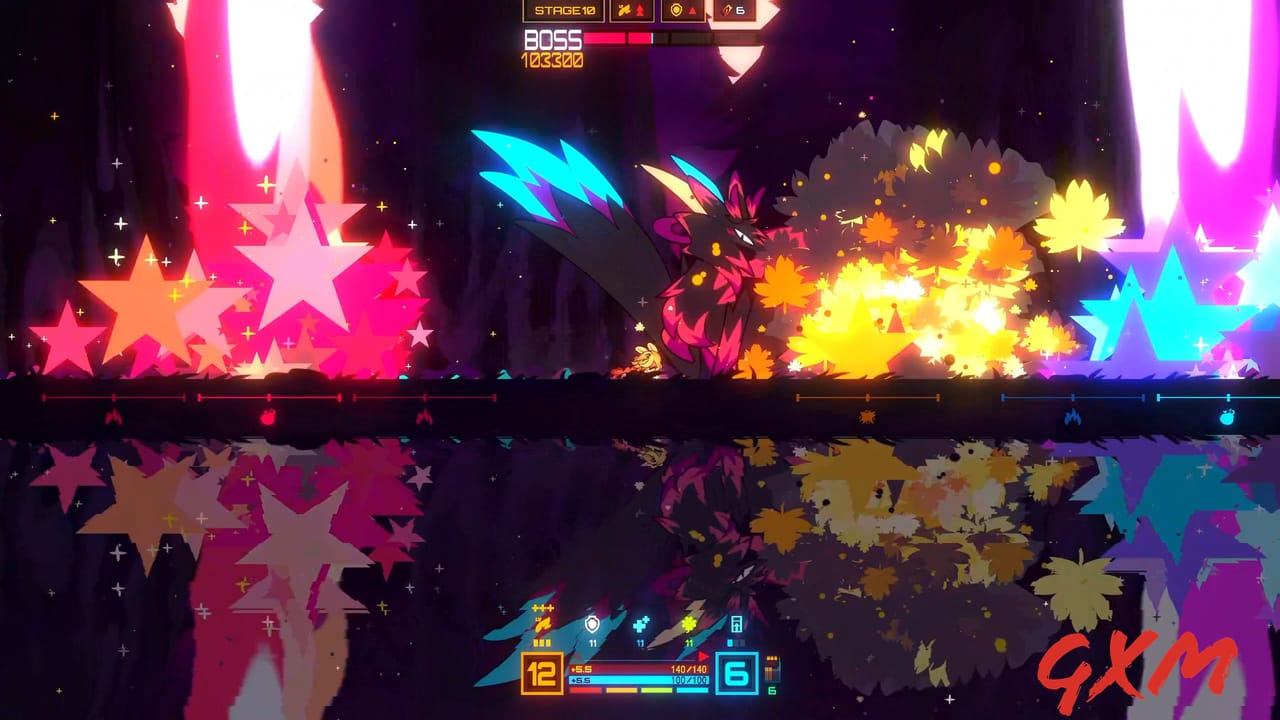Click the teal healing cross skill icon

641,622
